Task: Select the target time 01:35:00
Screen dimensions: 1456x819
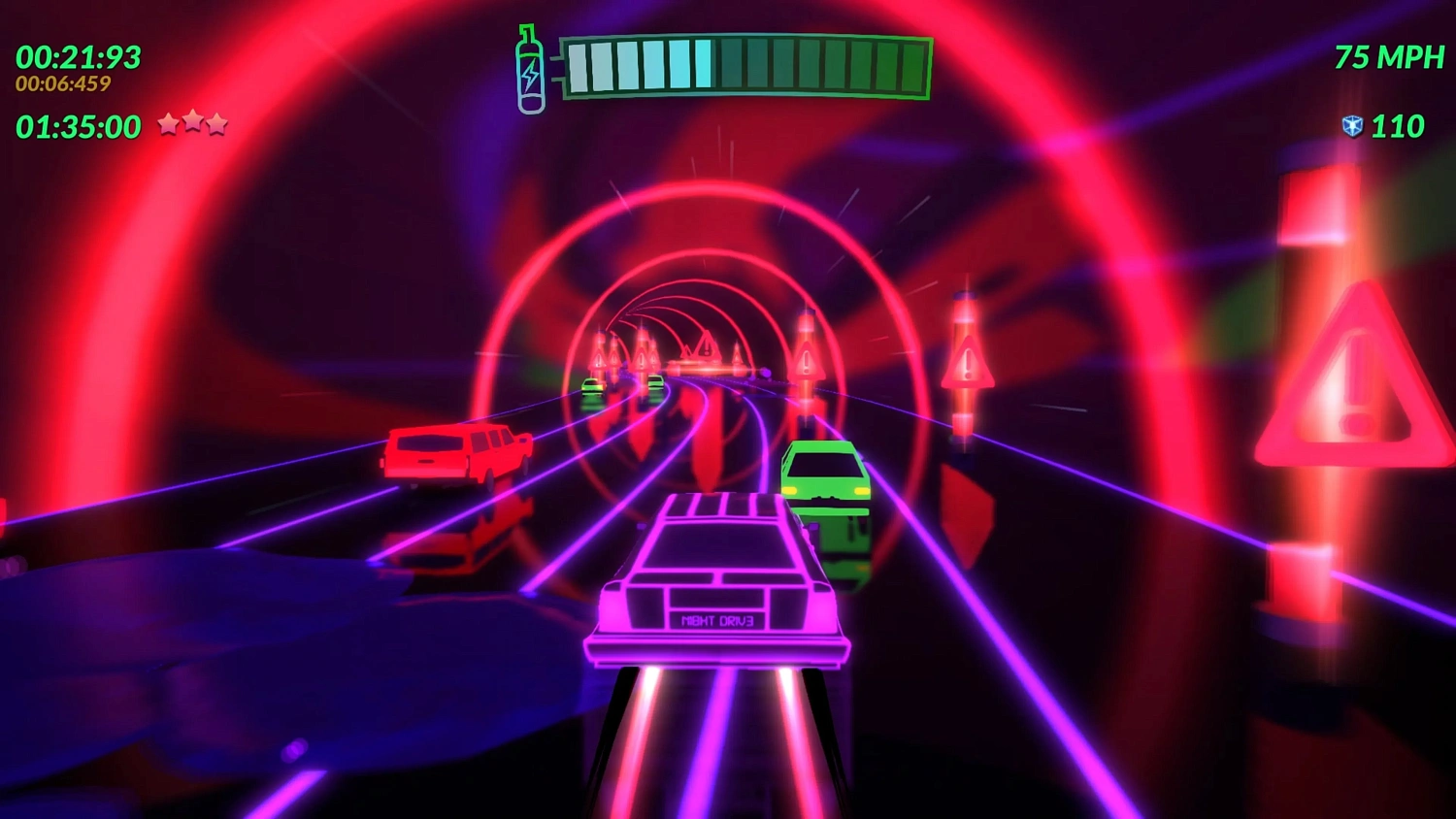Action: click(x=81, y=127)
